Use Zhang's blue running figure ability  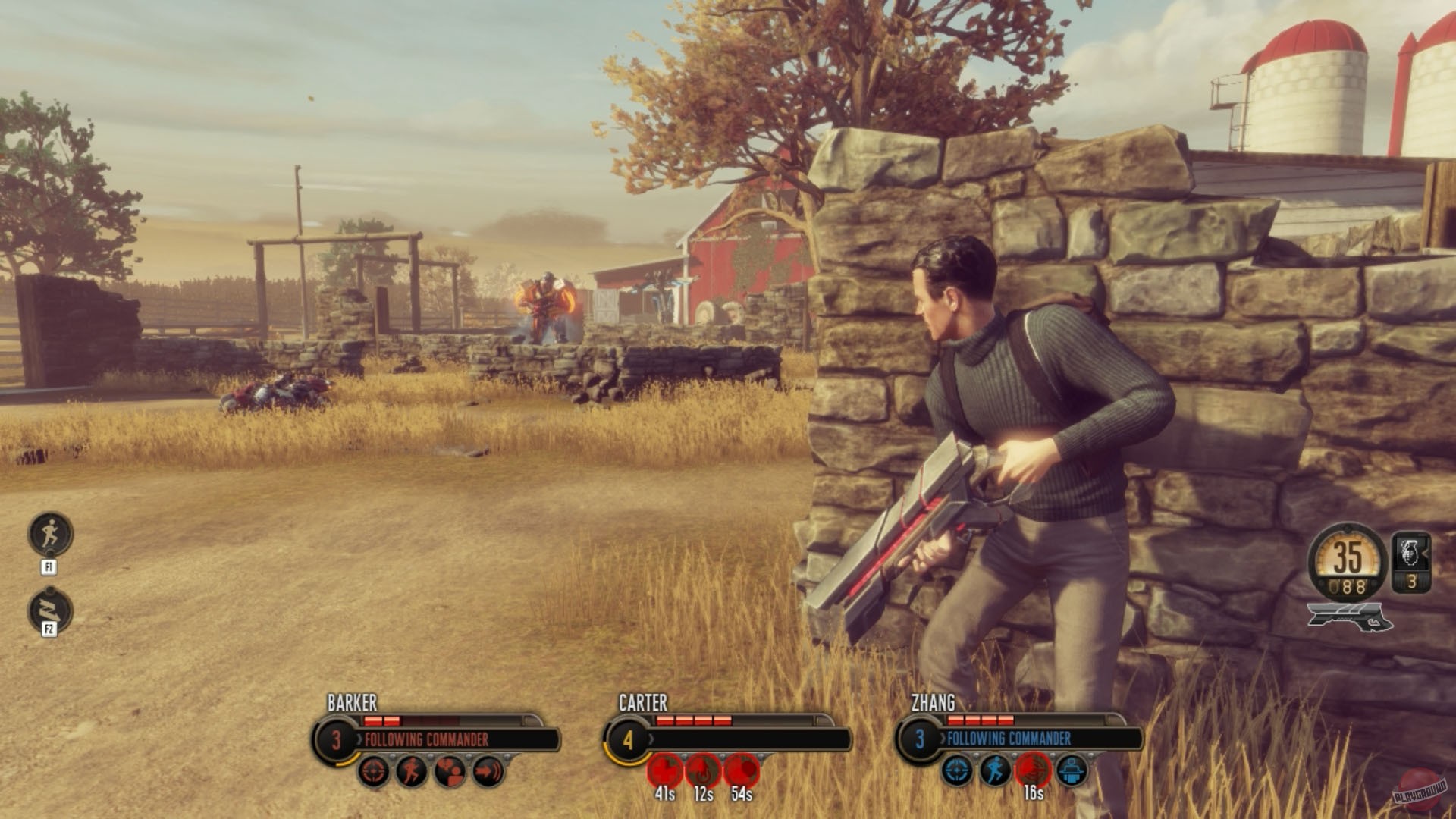[x=995, y=771]
